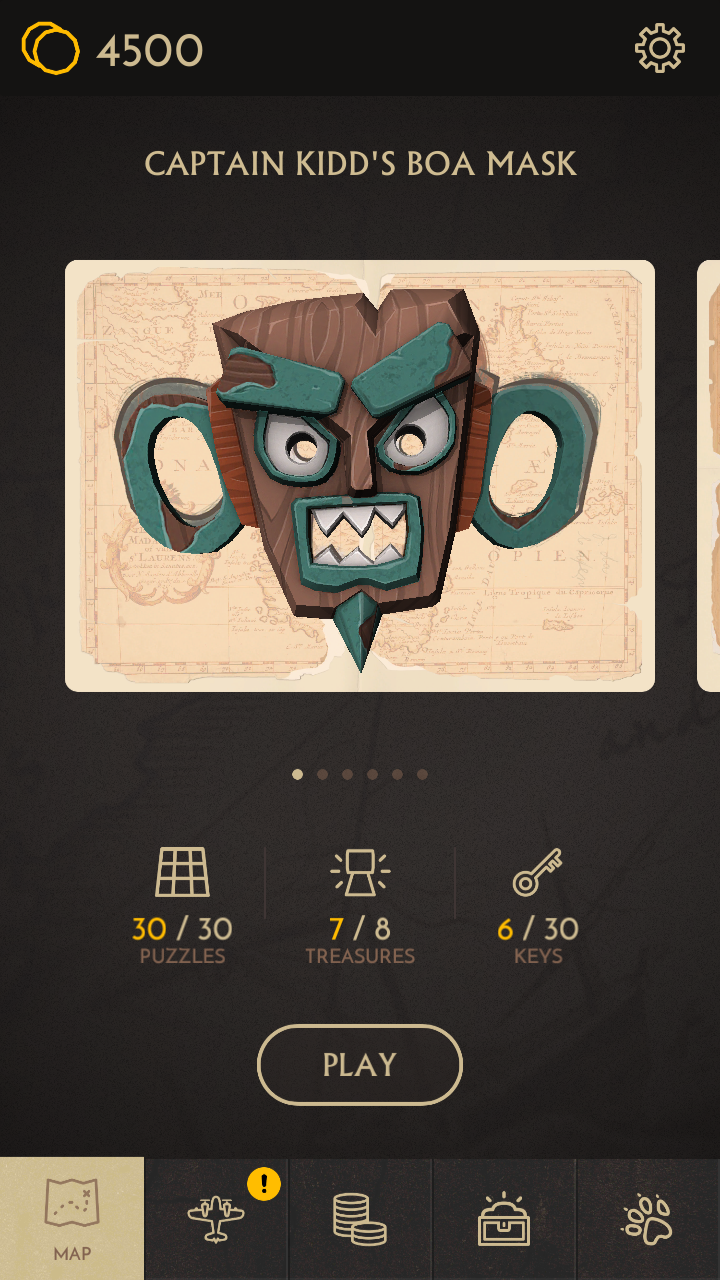Screen dimensions: 720x1280
Task: Tap the PLAY button
Action: 360,1065
